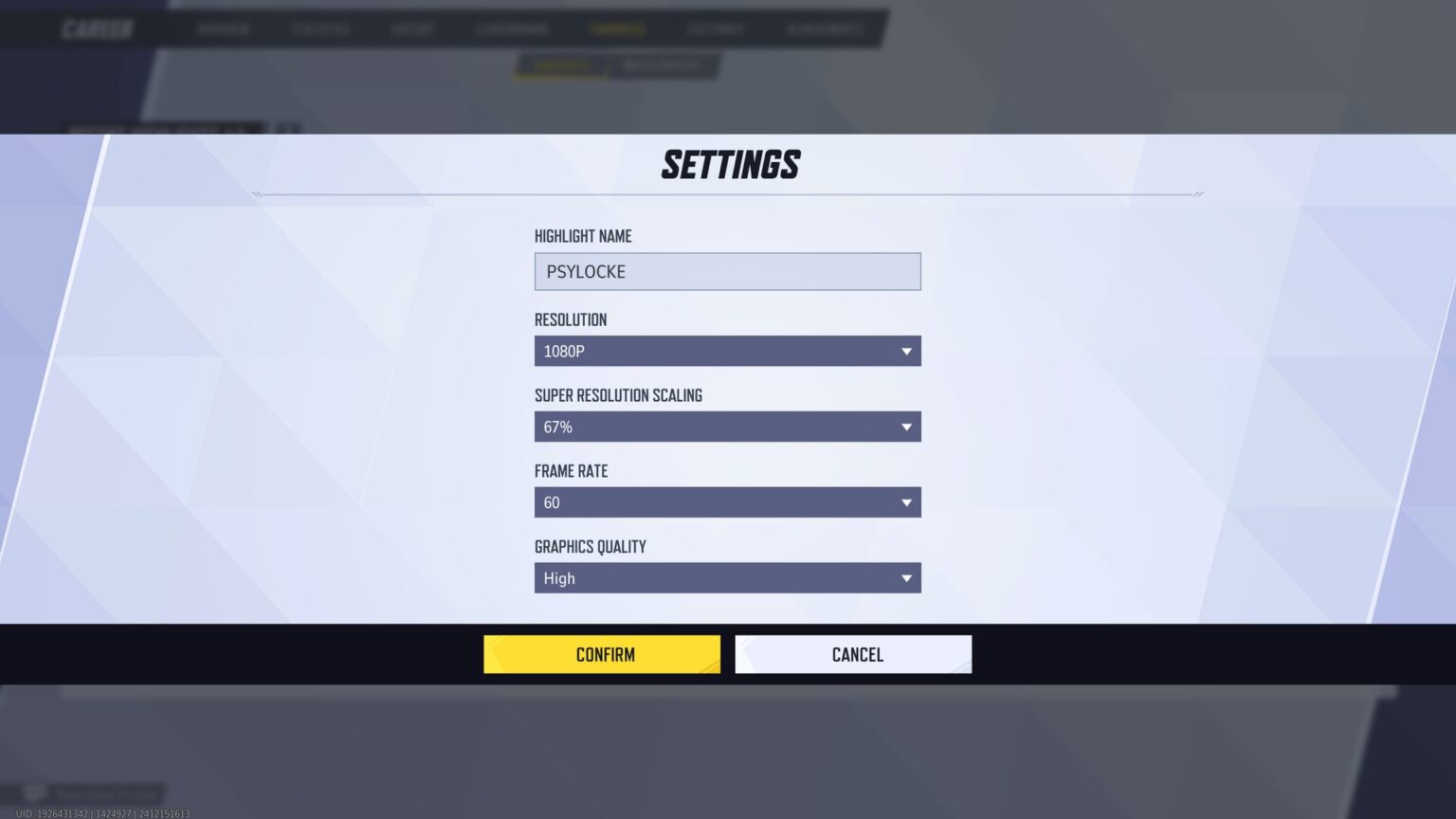Click the Super Resolution Scaling dropdown arrow

pyautogui.click(x=907, y=427)
